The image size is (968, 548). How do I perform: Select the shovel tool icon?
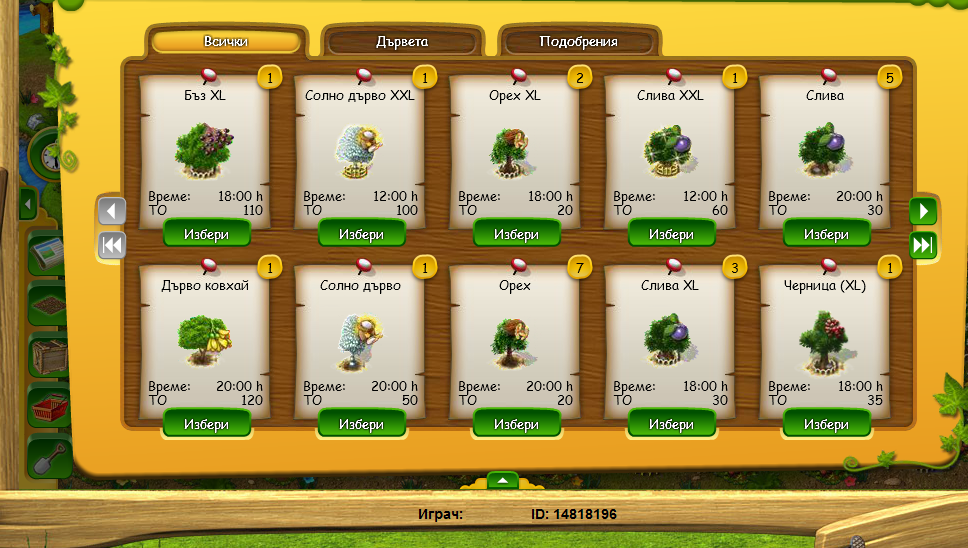tap(47, 458)
